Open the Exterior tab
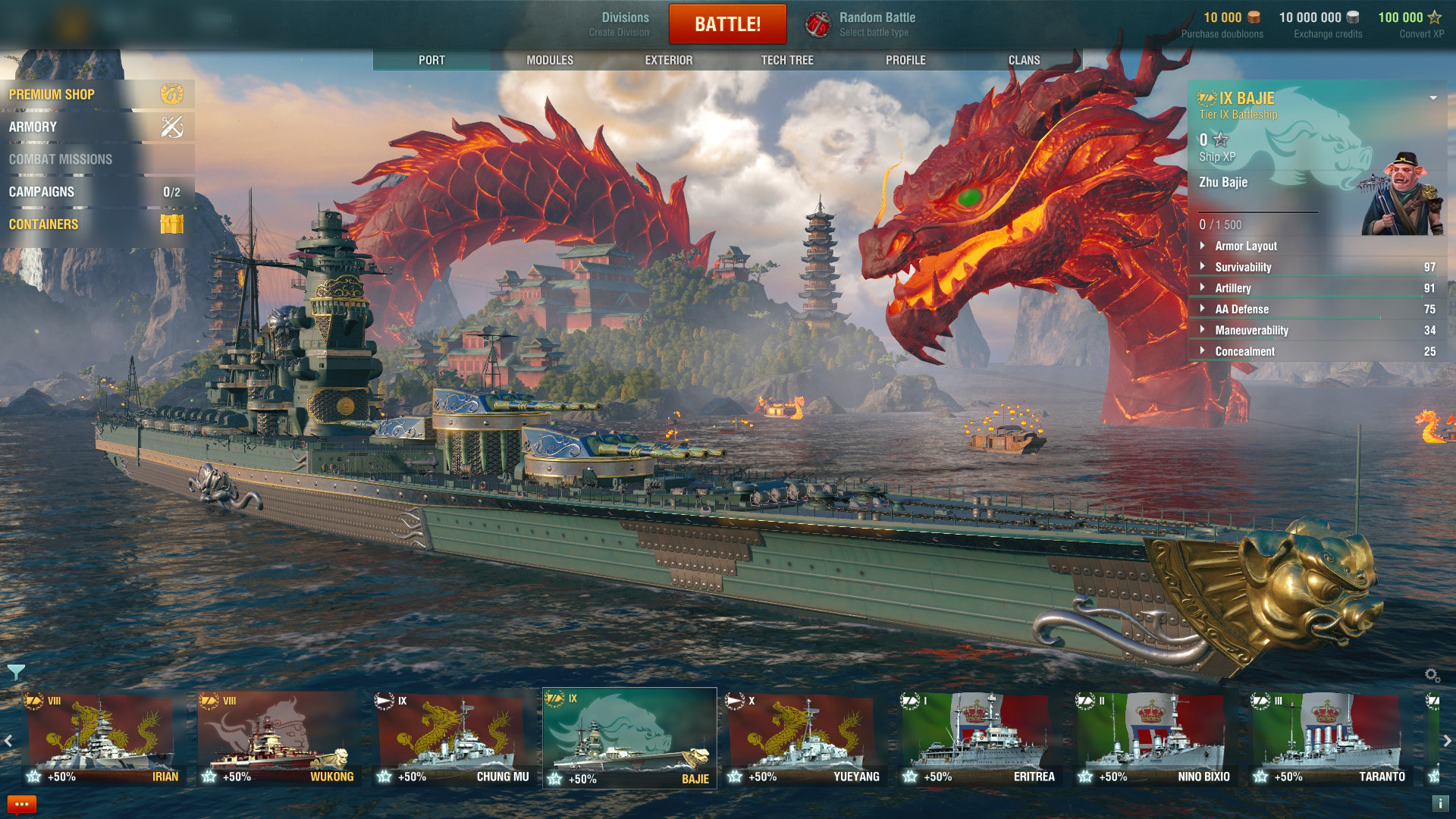Viewport: 1456px width, 819px height. (x=668, y=60)
